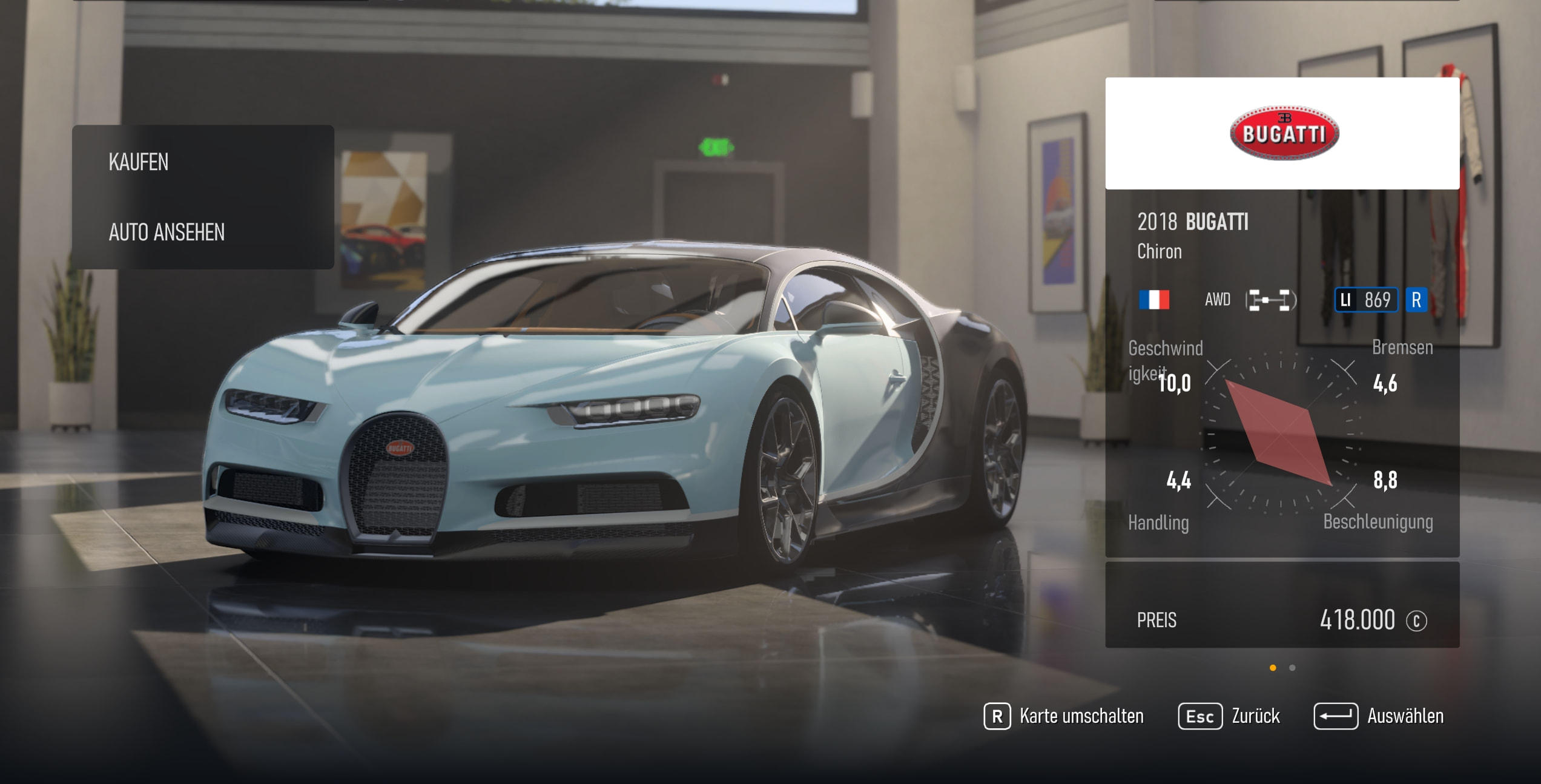Activate the Auswählen confirm button
1541x784 pixels.
(x=1379, y=716)
